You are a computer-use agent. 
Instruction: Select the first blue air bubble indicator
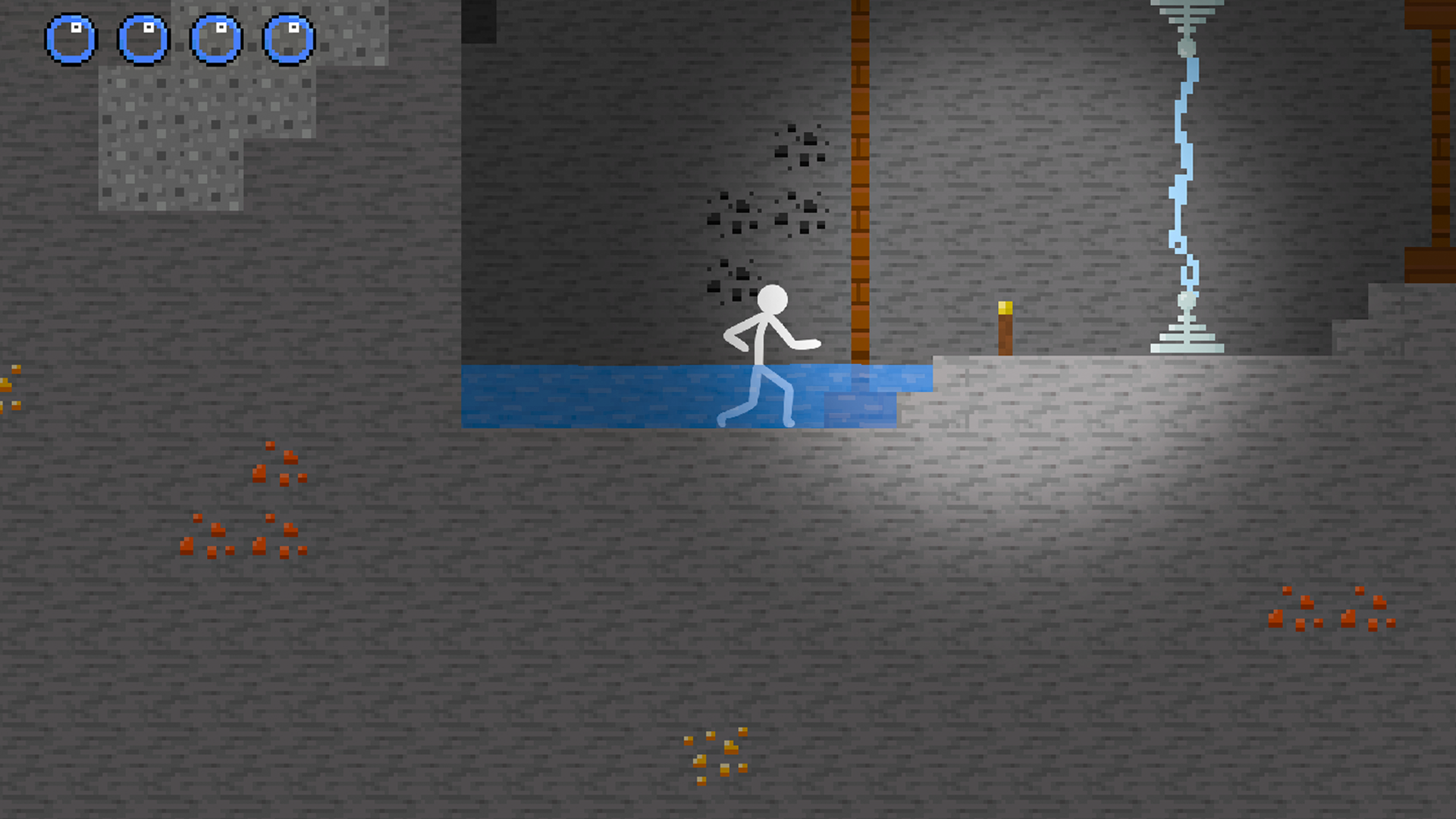click(72, 36)
